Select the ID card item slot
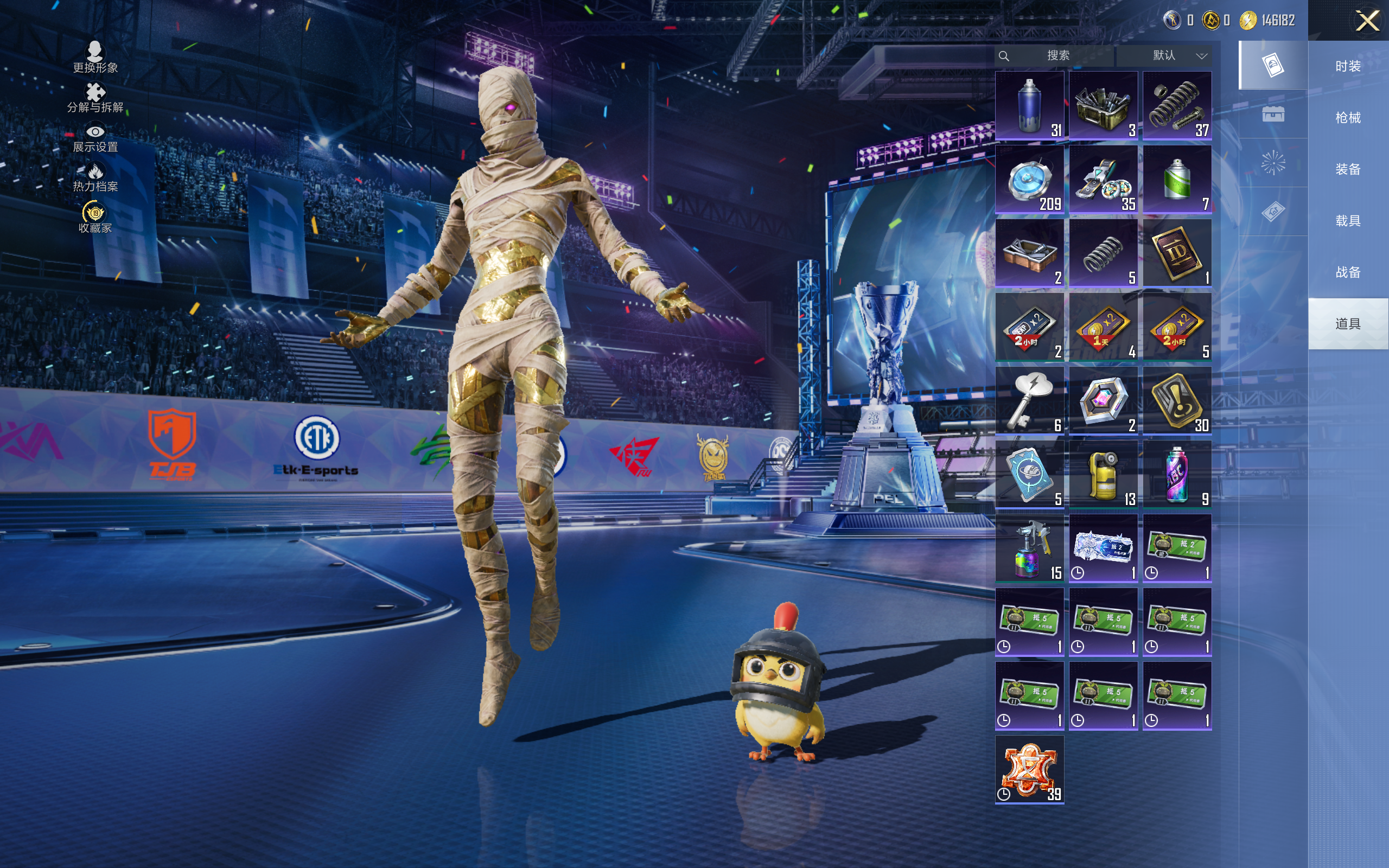 pyautogui.click(x=1177, y=253)
